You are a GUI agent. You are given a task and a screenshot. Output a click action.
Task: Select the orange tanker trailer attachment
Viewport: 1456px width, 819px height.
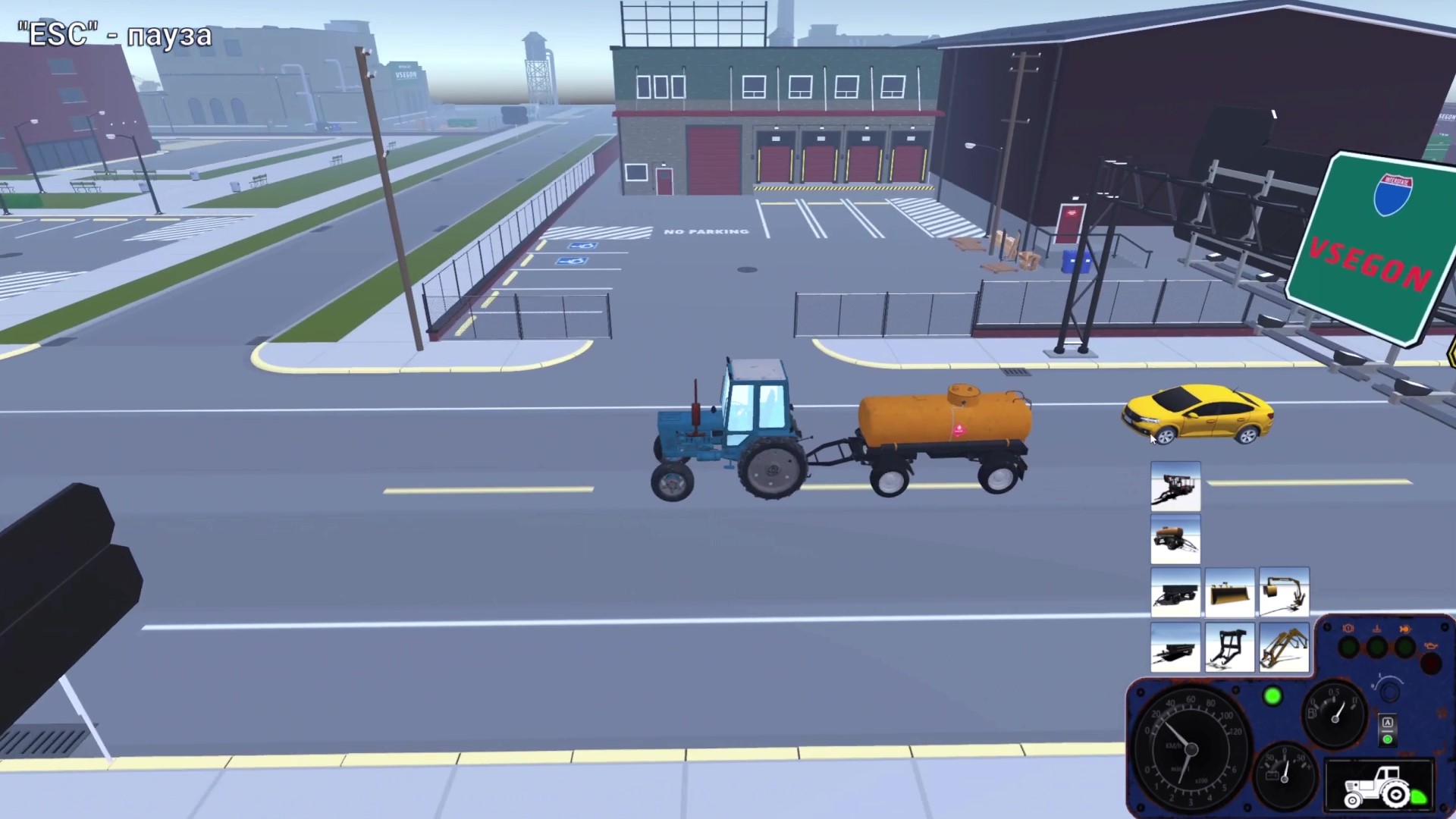pyautogui.click(x=1175, y=540)
